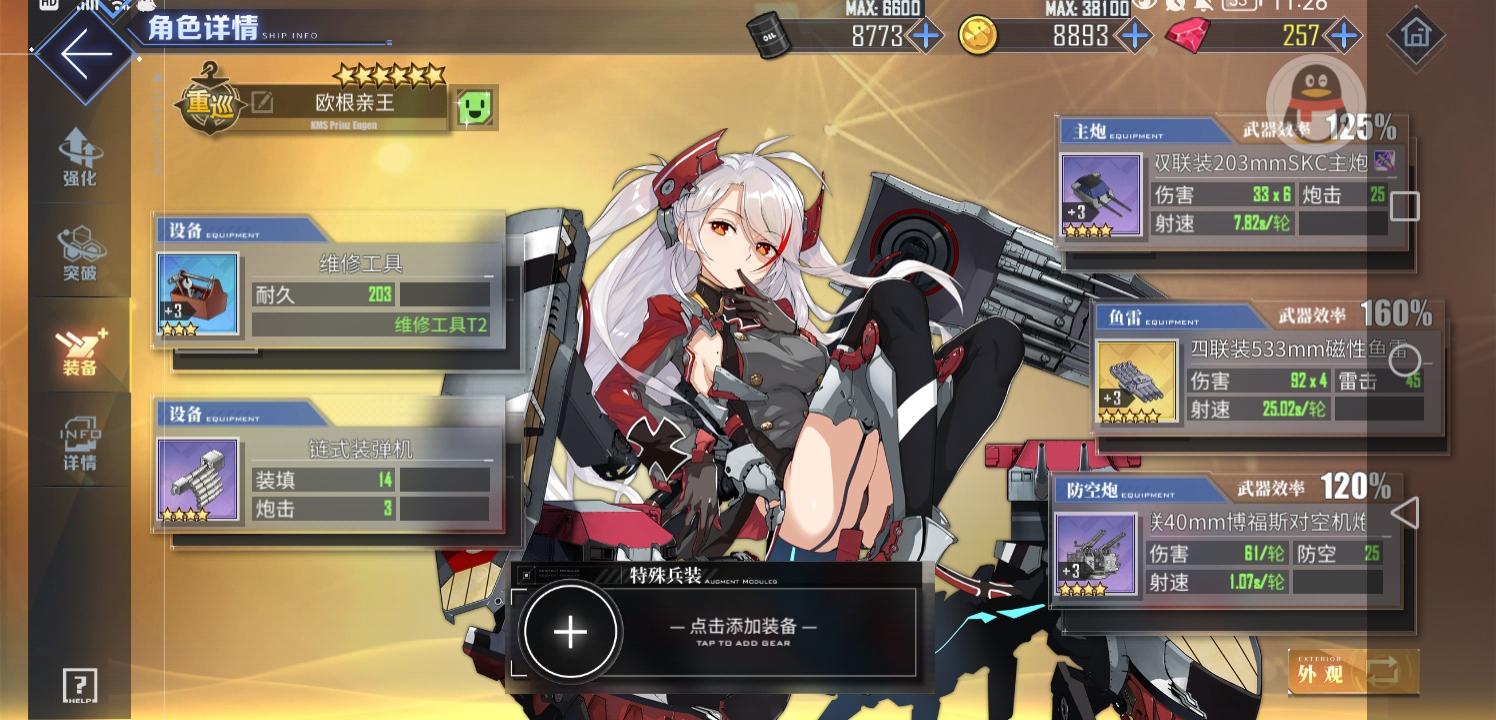Screen dimensions: 1496x720
Task: Click the floating QQ overlay icon
Action: 1315,100
